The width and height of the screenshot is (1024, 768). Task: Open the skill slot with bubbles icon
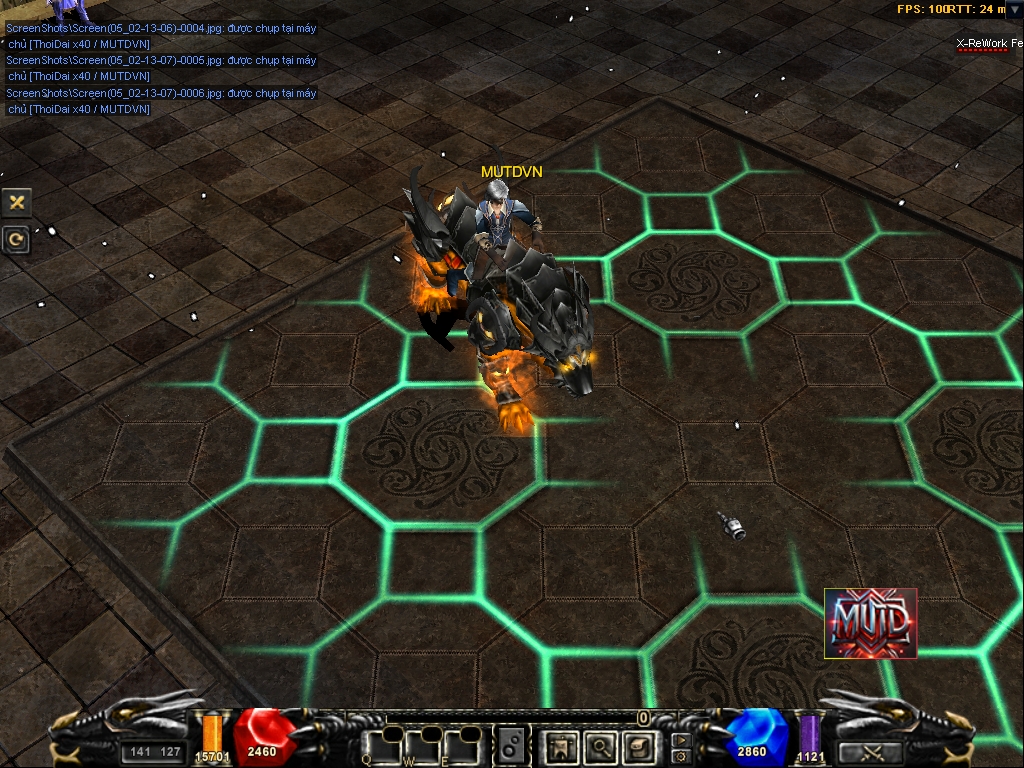[512, 745]
